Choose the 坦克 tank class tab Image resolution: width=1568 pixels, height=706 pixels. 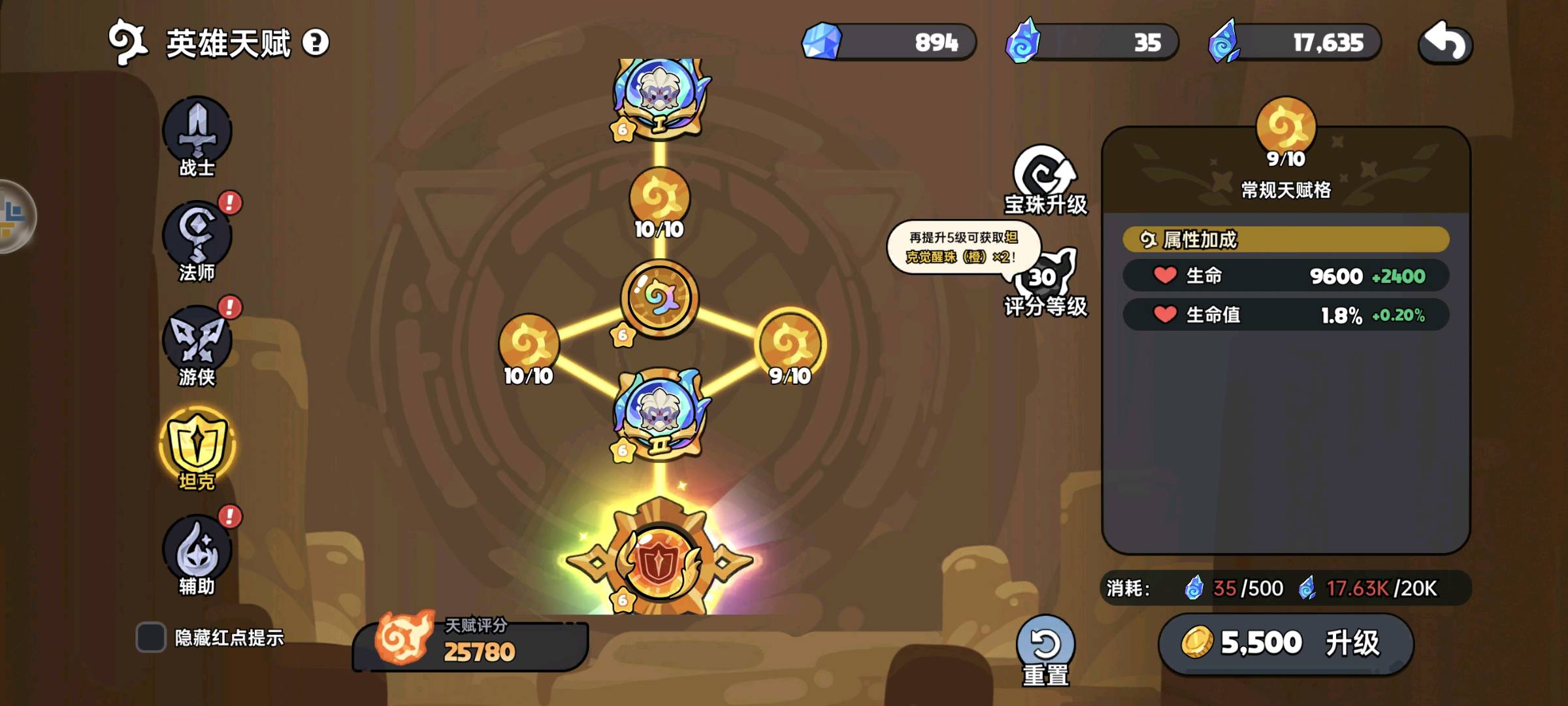[197, 446]
